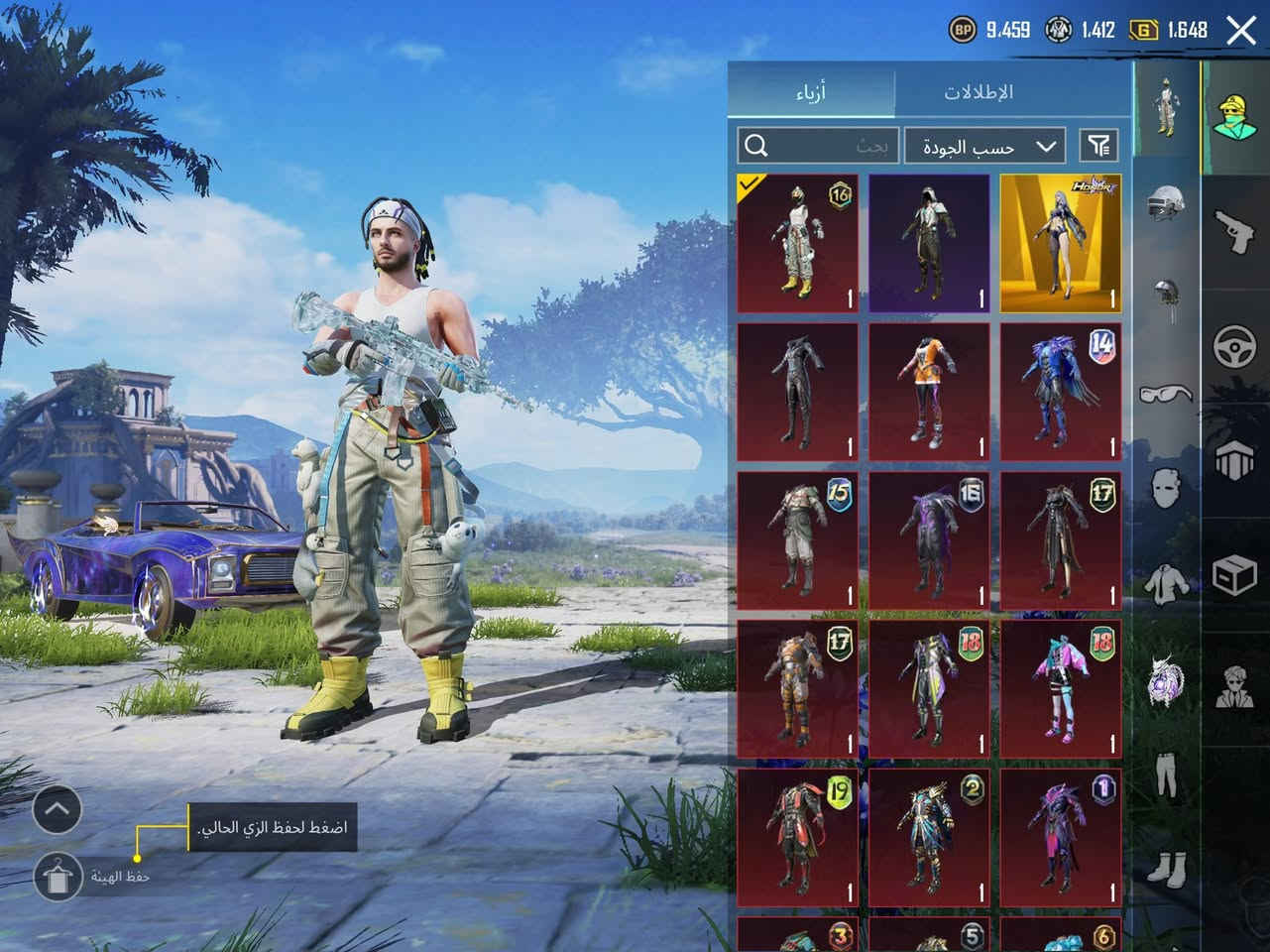This screenshot has width=1270, height=952.
Task: Switch to the الإطلالات tab
Action: [978, 92]
